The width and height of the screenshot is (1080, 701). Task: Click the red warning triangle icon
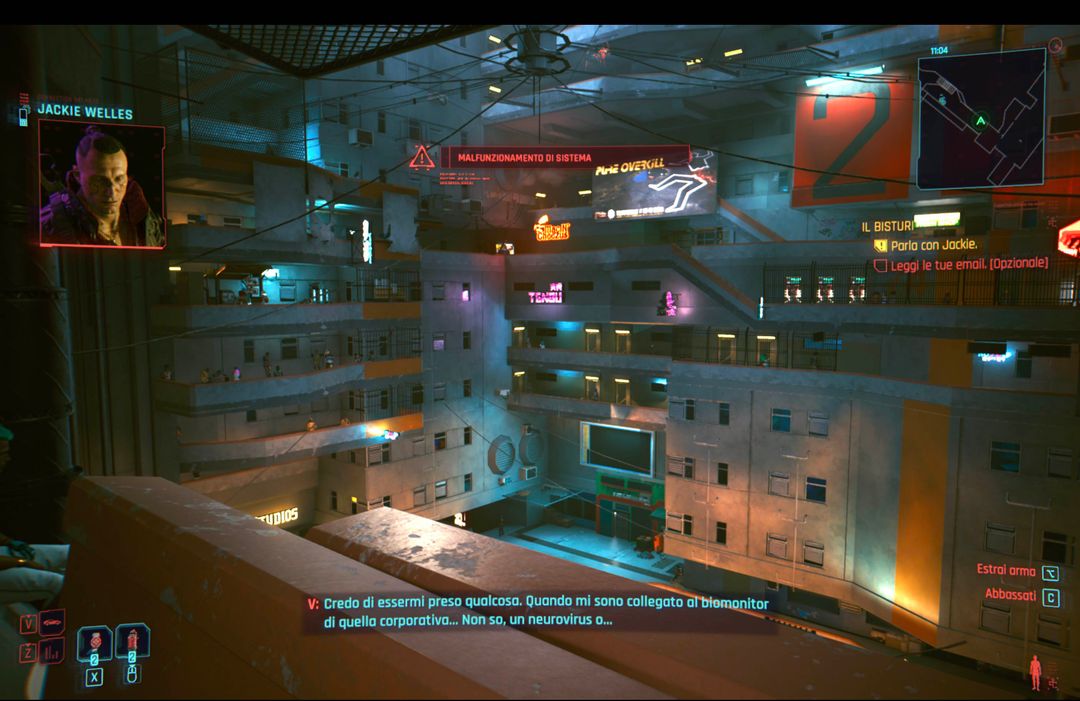point(421,156)
